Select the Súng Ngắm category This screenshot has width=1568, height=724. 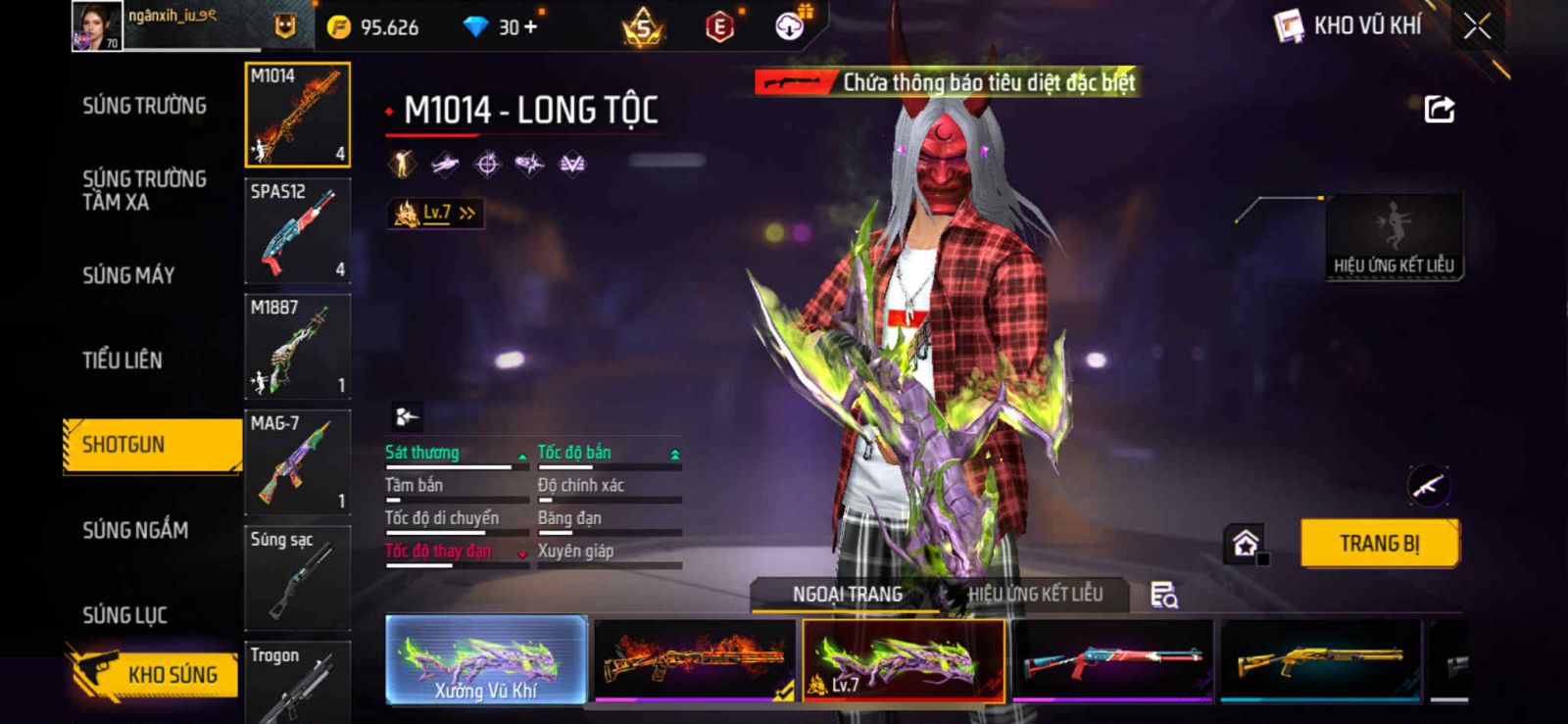[135, 530]
